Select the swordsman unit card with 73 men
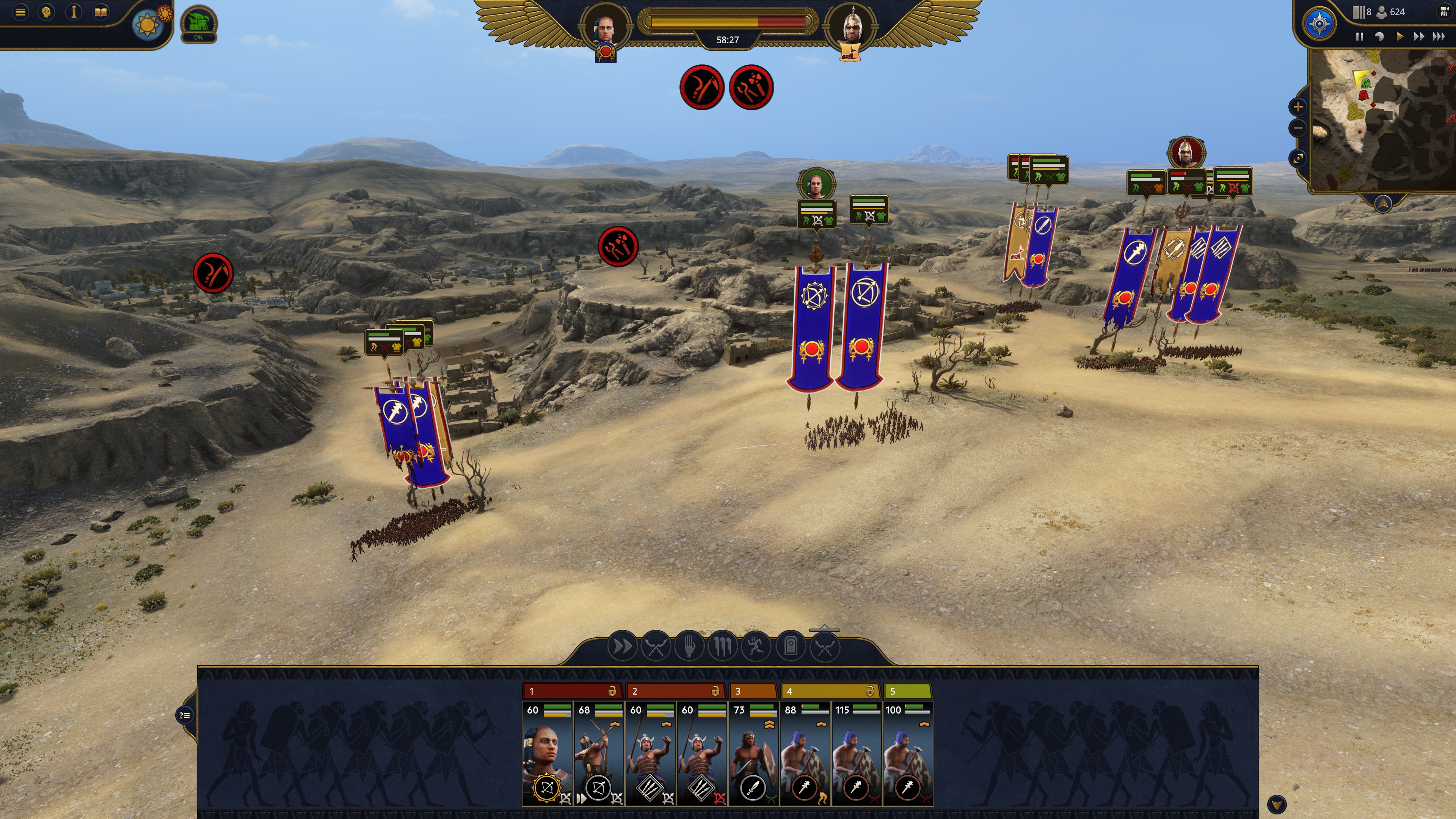The width and height of the screenshot is (1456, 819). click(x=753, y=755)
